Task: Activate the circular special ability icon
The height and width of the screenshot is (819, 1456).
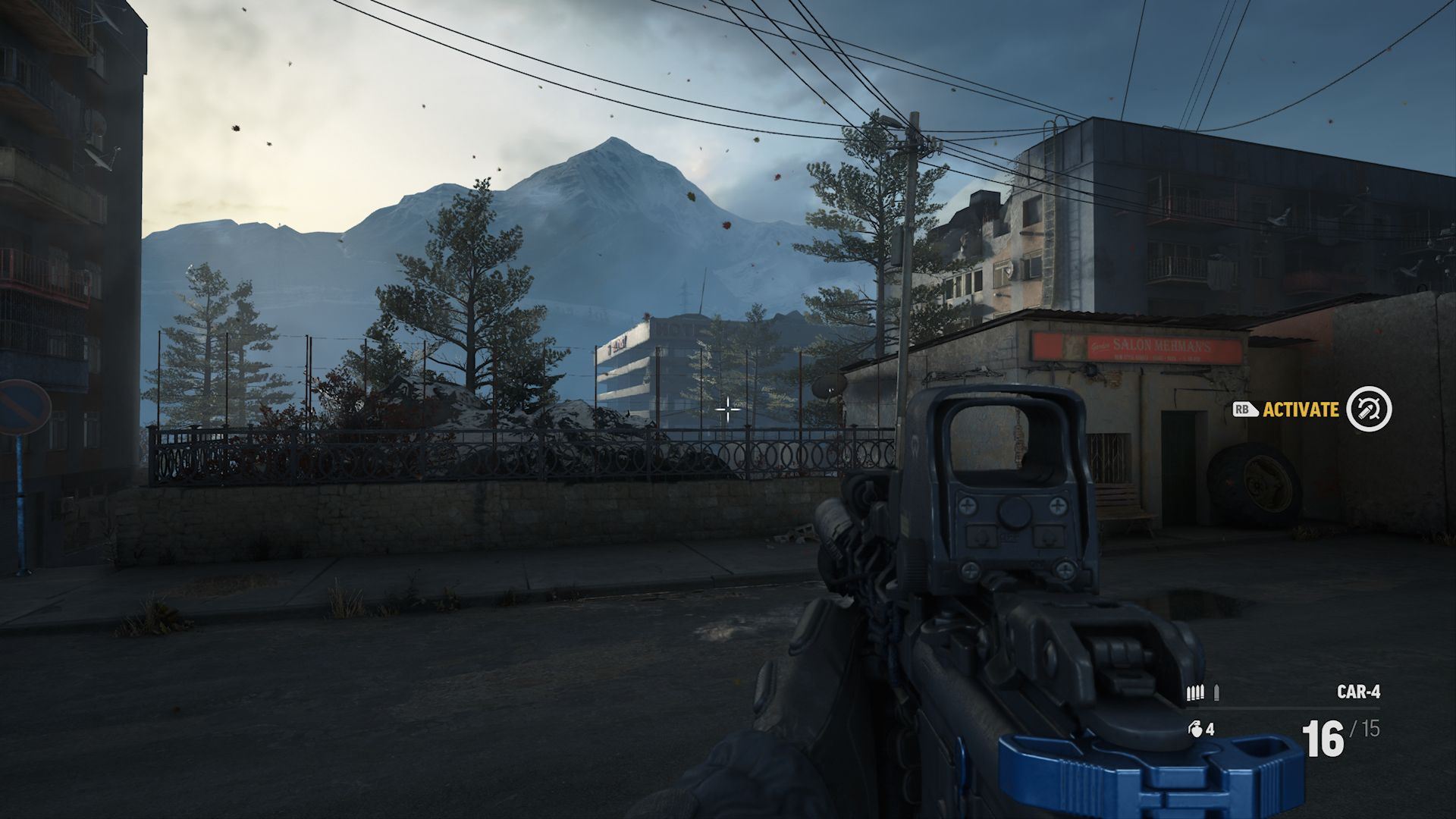Action: tap(1369, 409)
